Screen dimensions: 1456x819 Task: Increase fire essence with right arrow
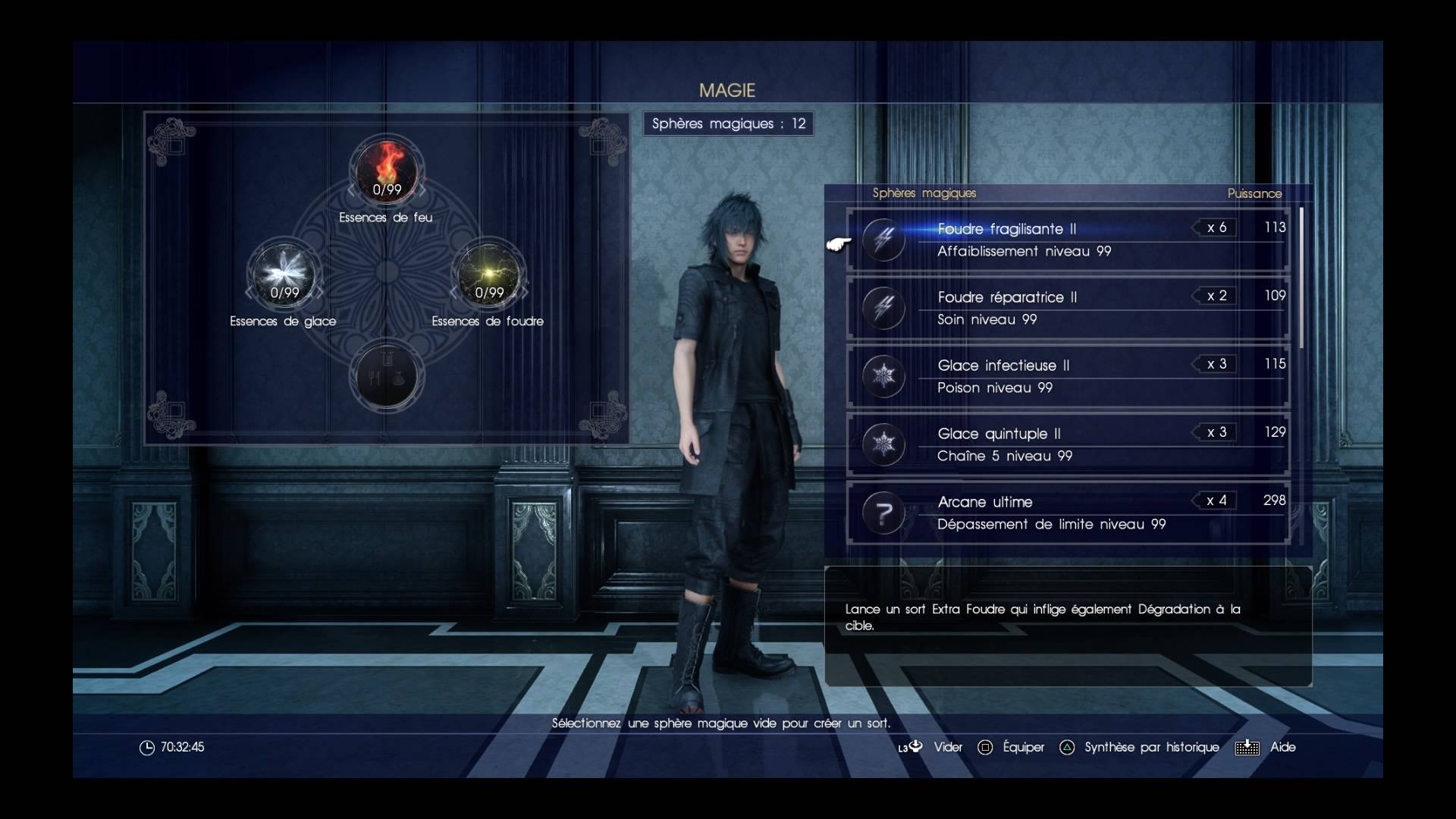(423, 190)
